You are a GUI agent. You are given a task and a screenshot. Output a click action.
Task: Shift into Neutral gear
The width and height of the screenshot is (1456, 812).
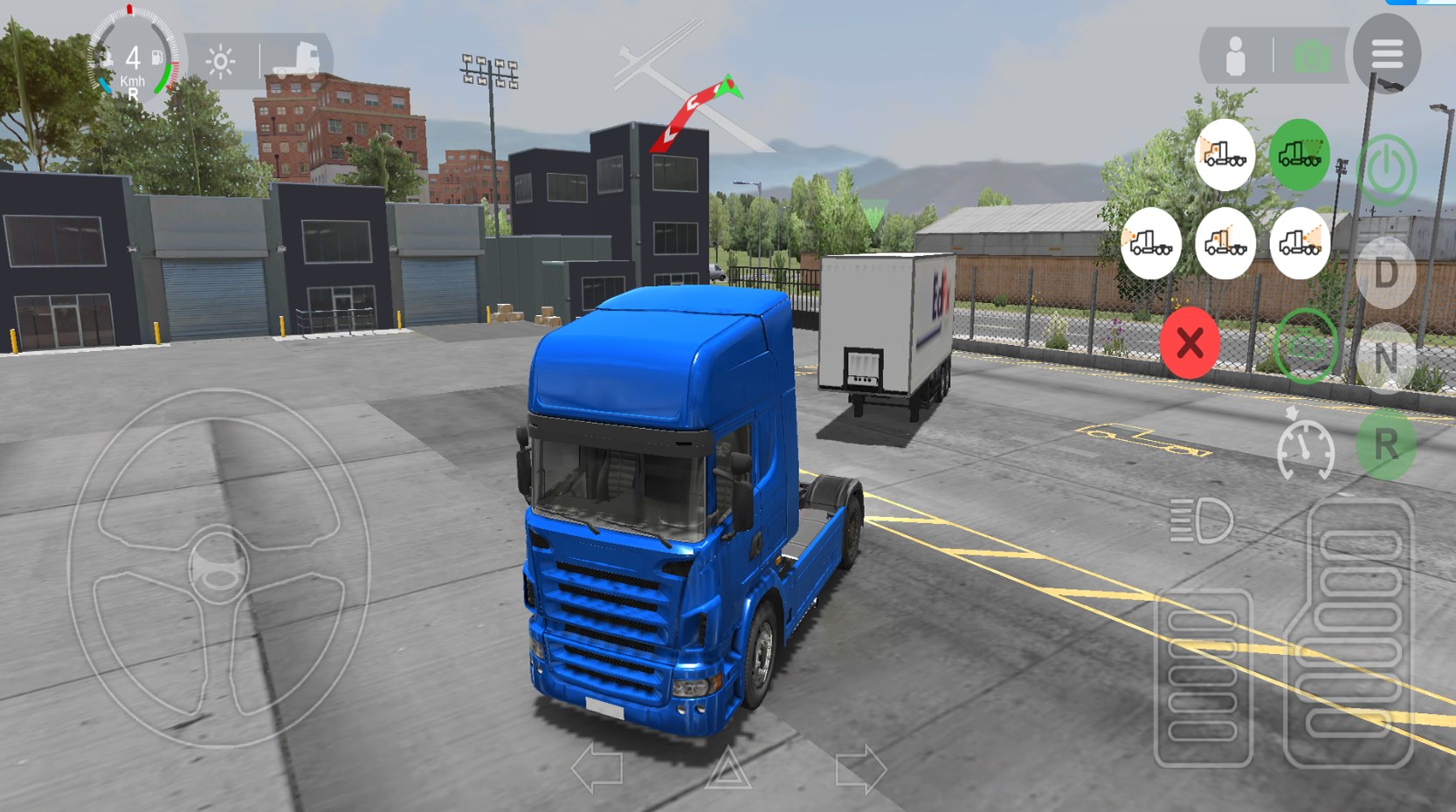pos(1386,358)
